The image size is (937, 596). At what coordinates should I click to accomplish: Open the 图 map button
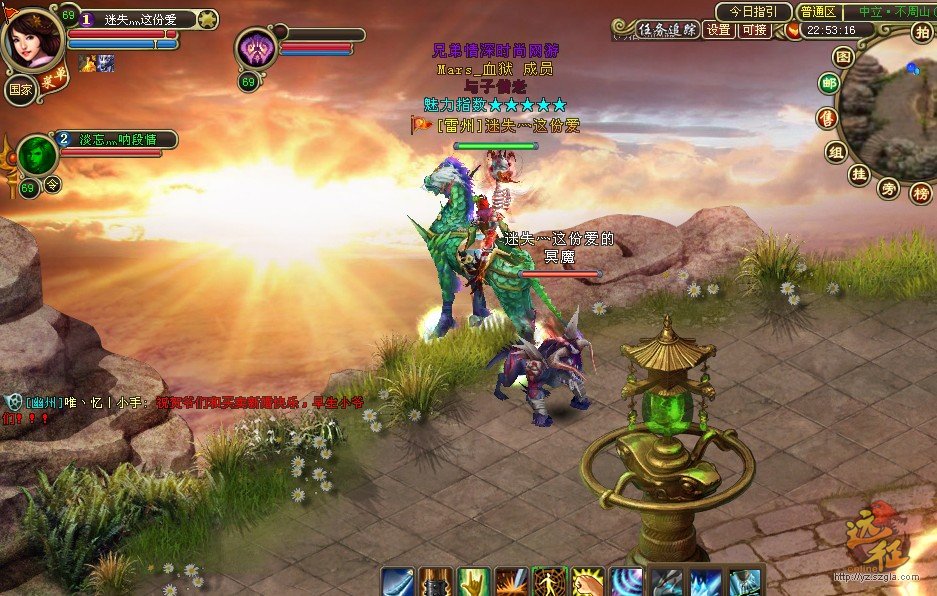click(x=843, y=57)
